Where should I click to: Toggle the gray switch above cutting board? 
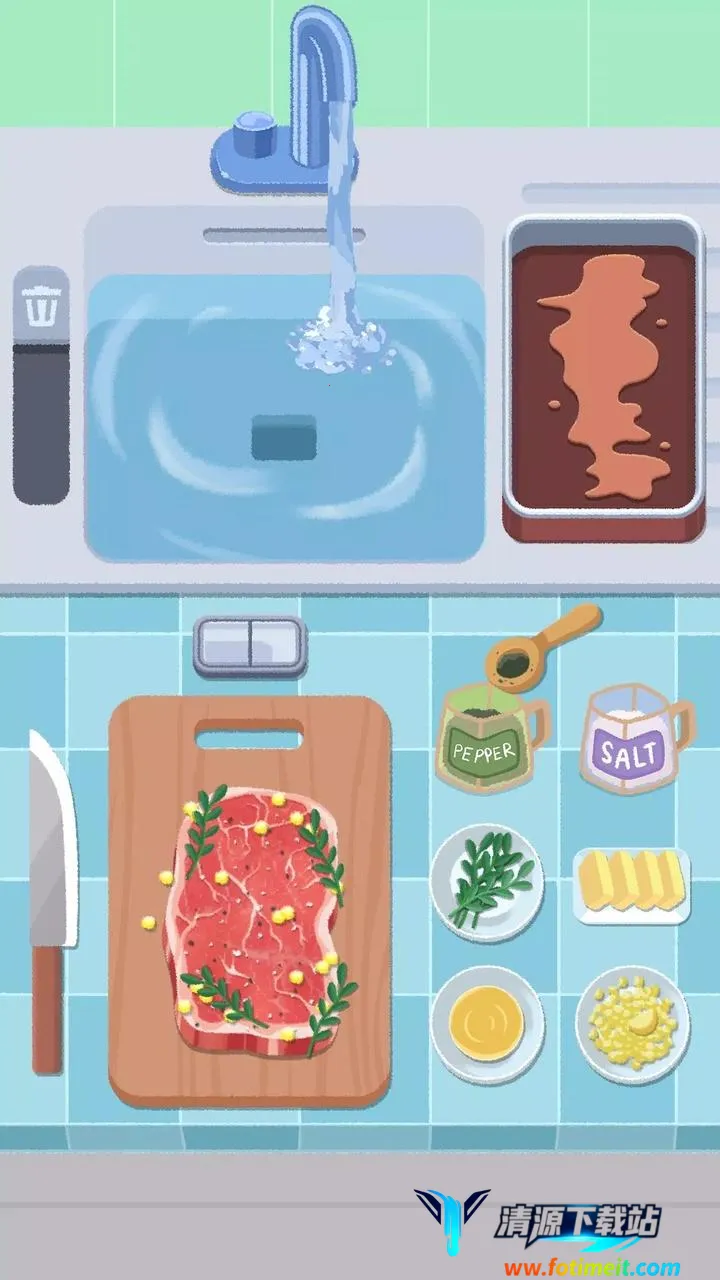point(249,643)
